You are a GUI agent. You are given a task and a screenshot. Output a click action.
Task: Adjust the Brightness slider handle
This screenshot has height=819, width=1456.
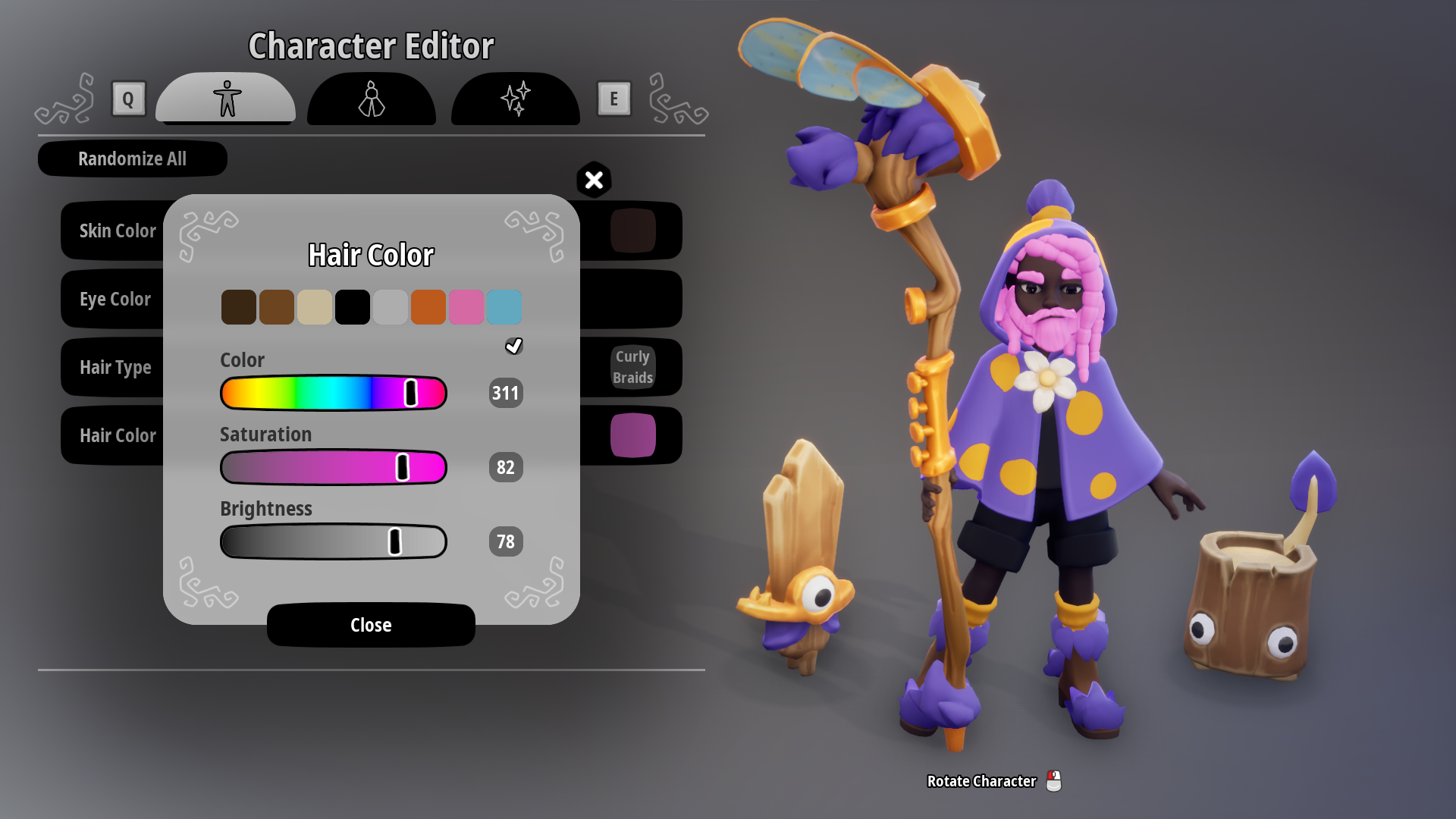pos(395,541)
